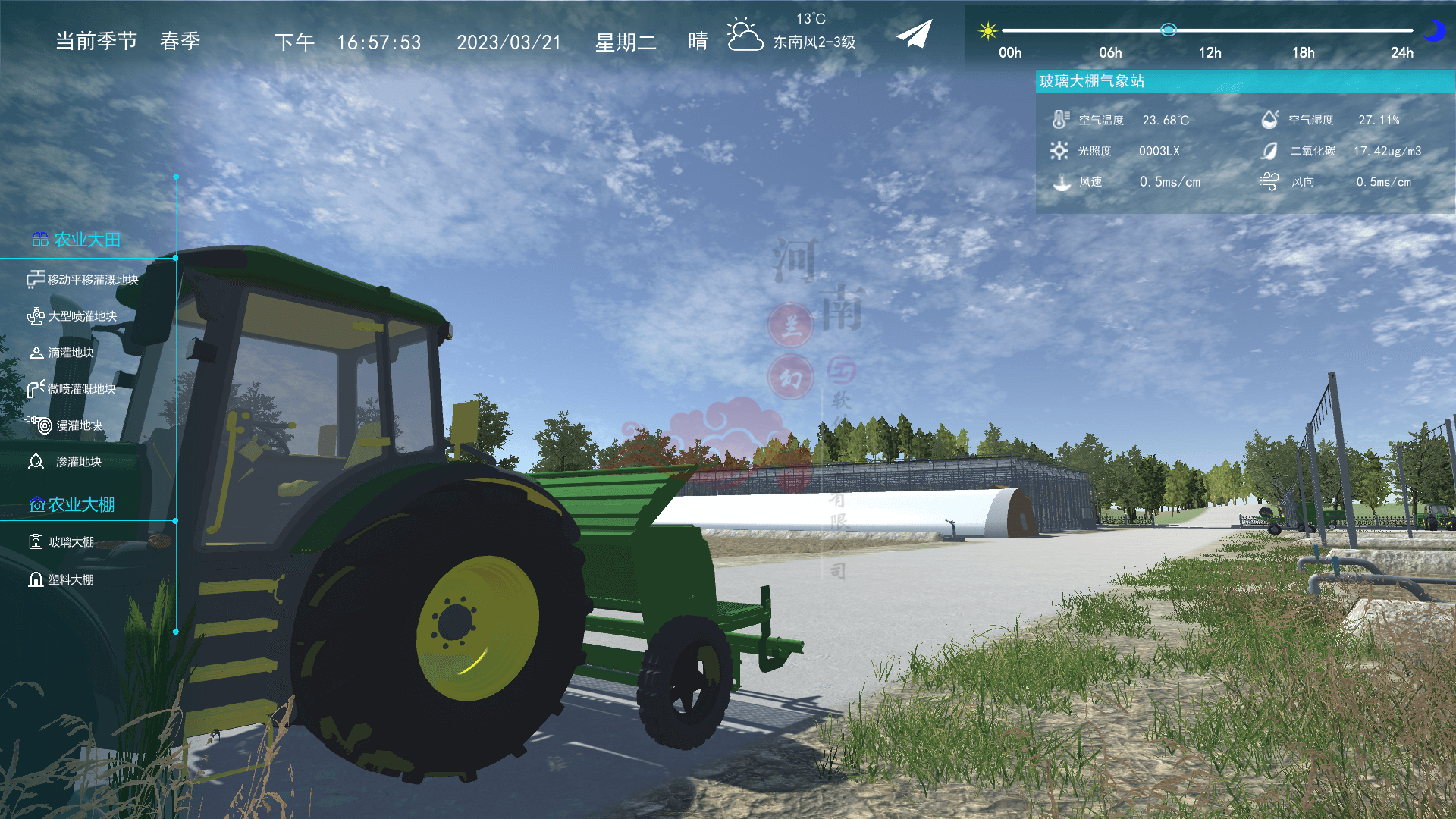1456x819 pixels.
Task: Click the sun icon on the time slider
Action: click(987, 30)
